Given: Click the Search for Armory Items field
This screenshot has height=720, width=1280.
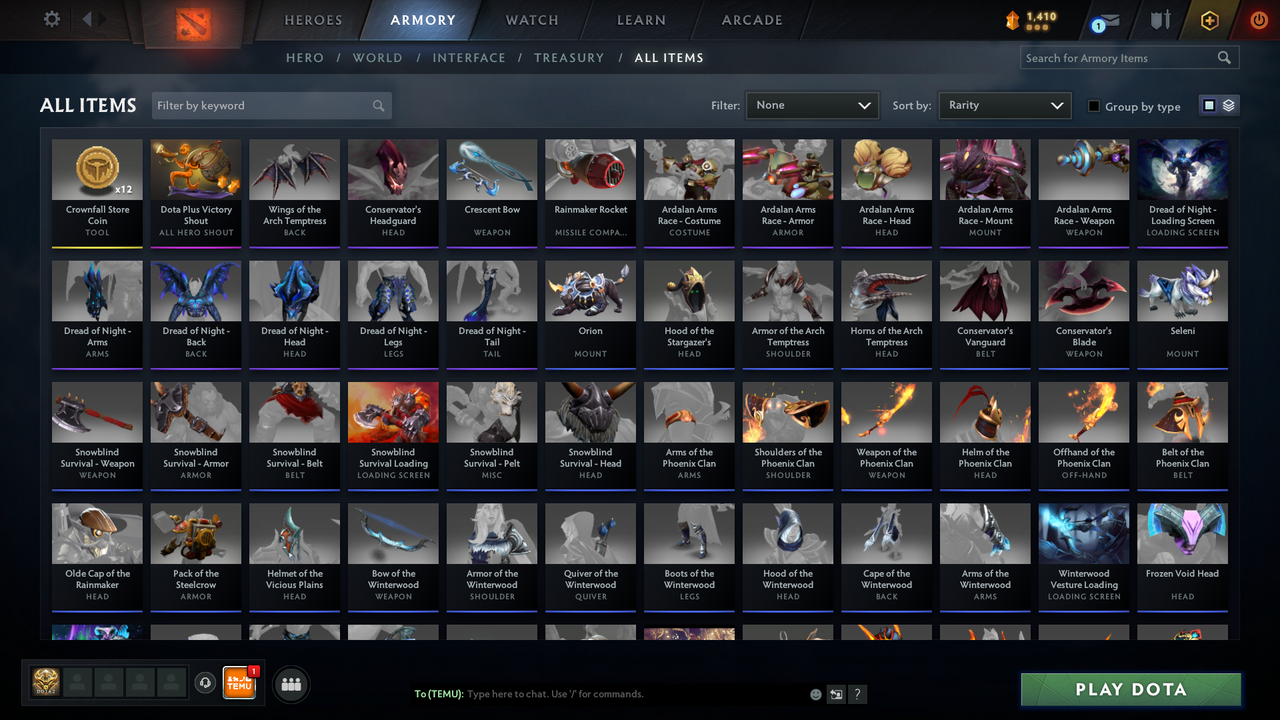Looking at the screenshot, I should click(x=1120, y=57).
